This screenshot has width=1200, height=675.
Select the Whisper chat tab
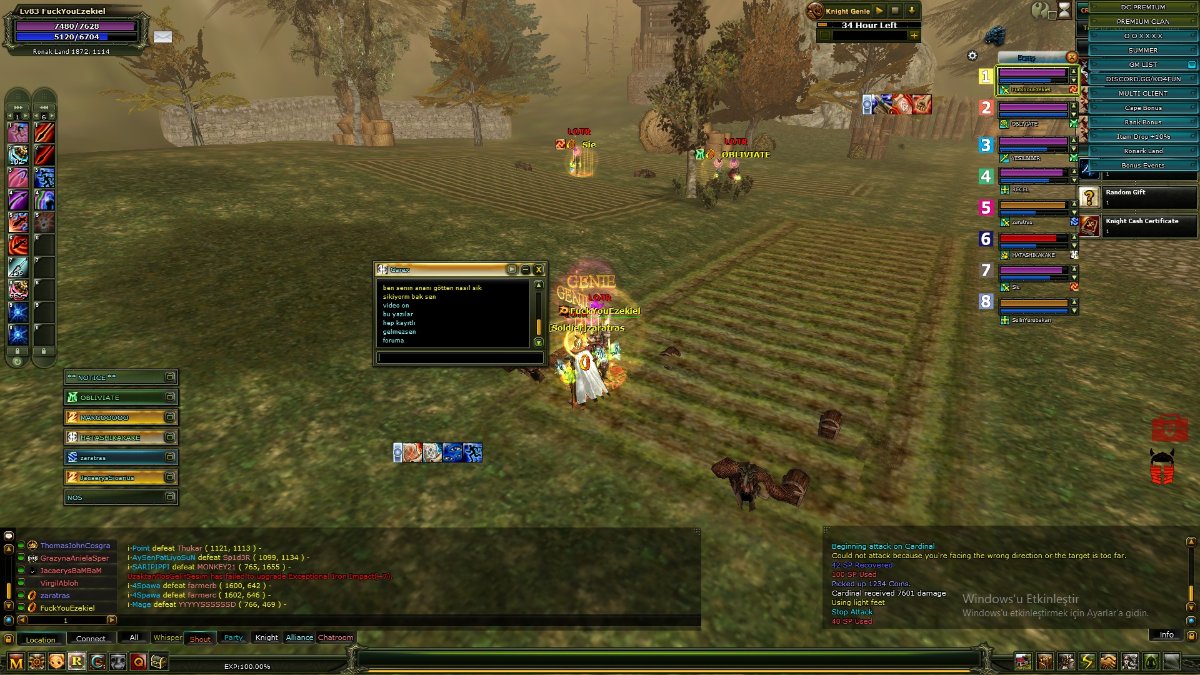click(x=167, y=637)
